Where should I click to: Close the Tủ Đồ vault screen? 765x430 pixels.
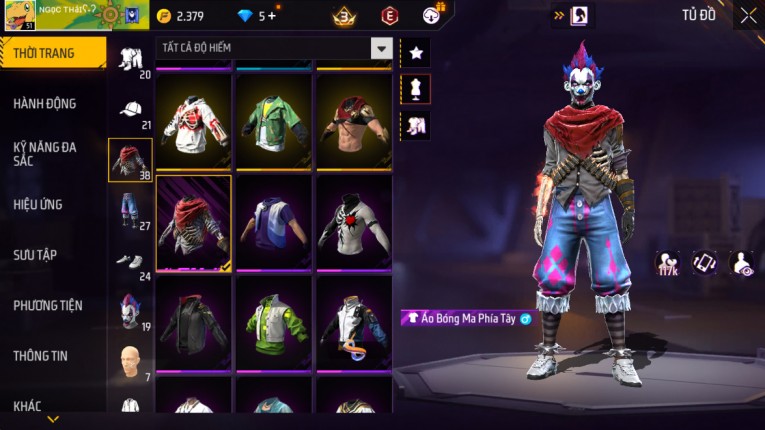748,15
